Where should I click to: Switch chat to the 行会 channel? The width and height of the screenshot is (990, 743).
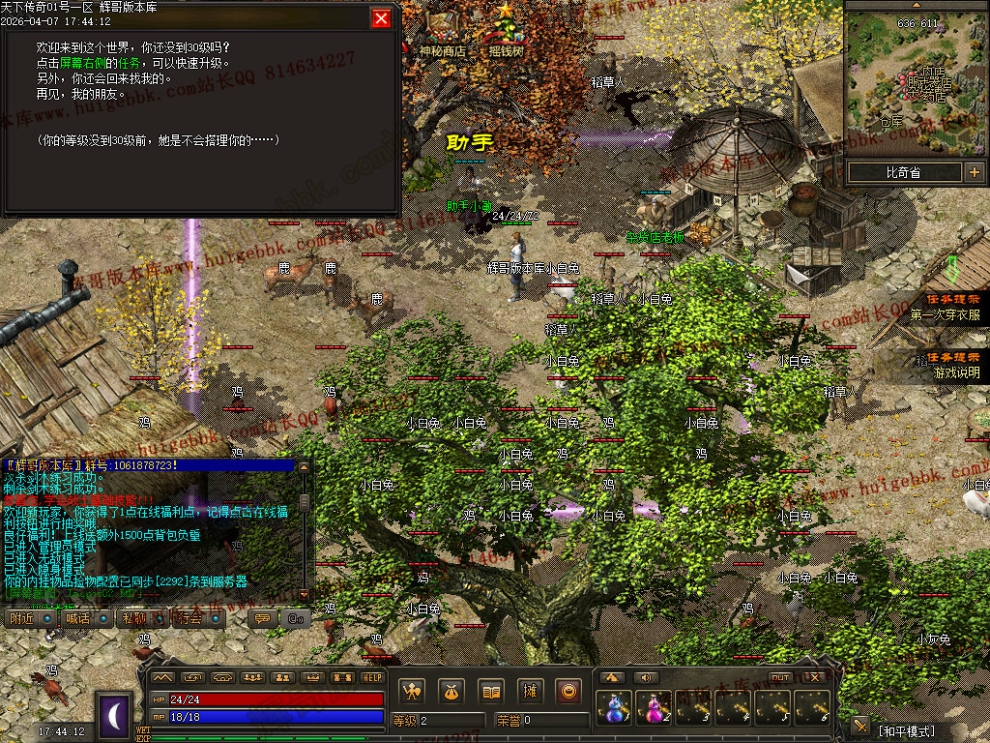pyautogui.click(x=189, y=618)
